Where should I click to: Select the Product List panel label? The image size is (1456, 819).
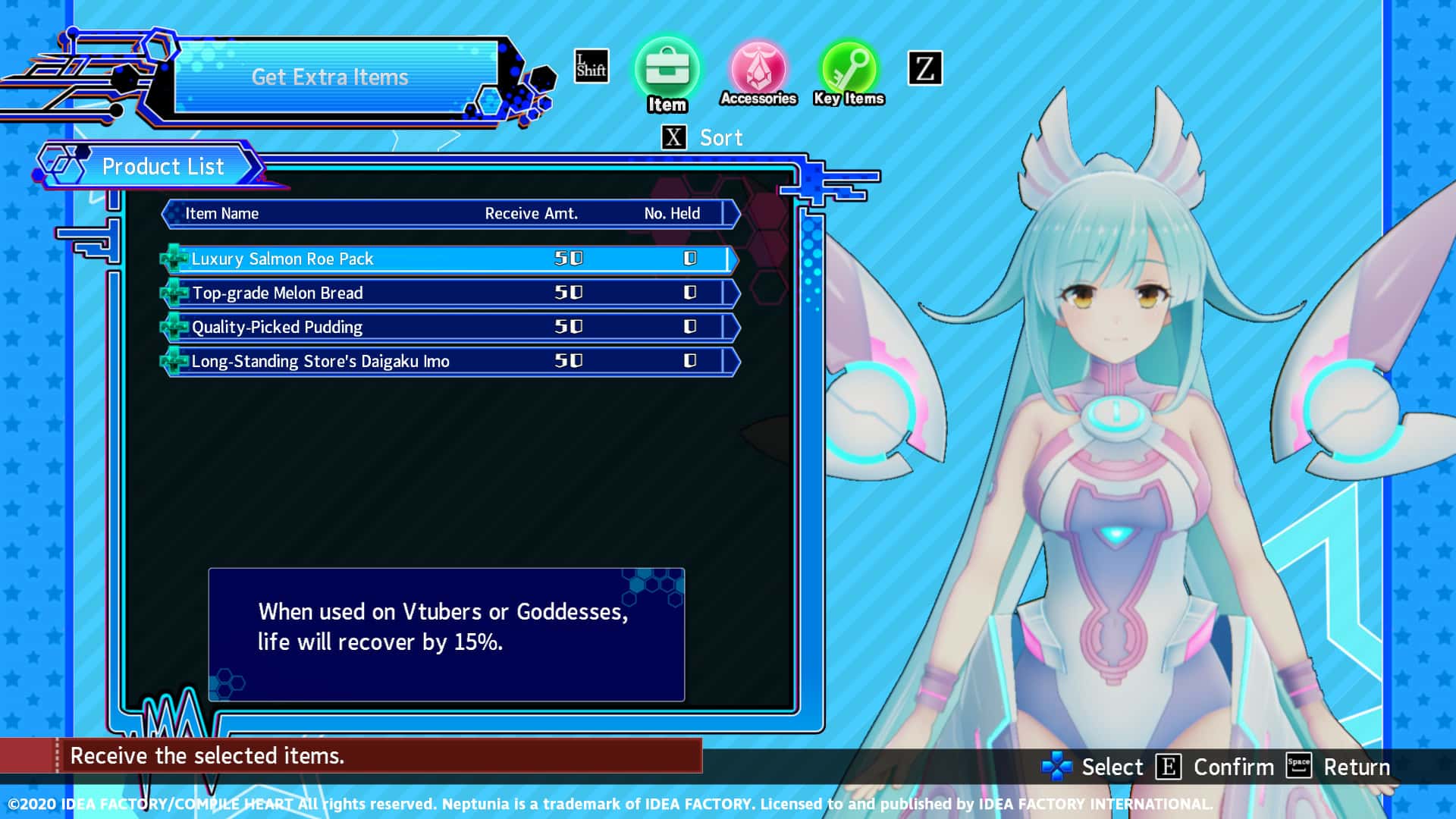pos(163,166)
